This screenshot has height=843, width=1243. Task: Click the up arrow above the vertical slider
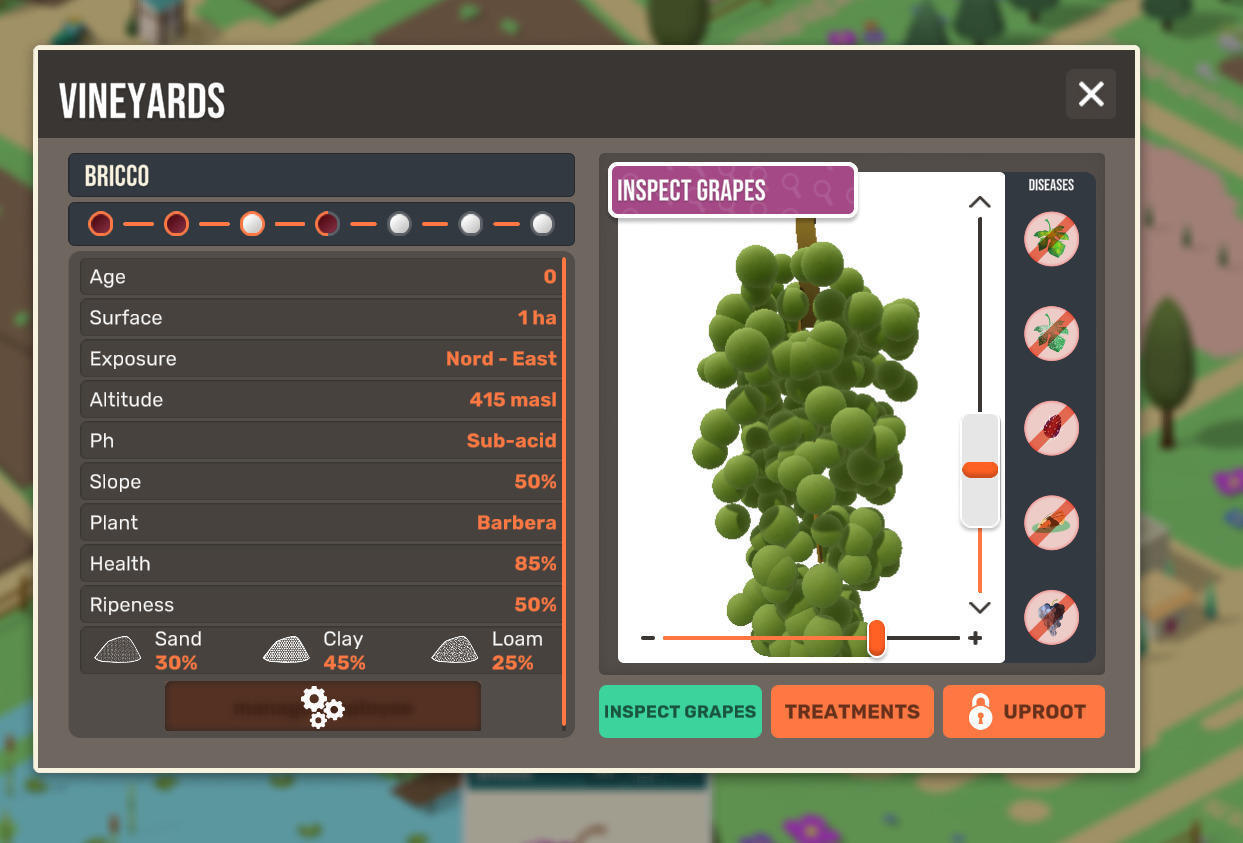point(979,202)
